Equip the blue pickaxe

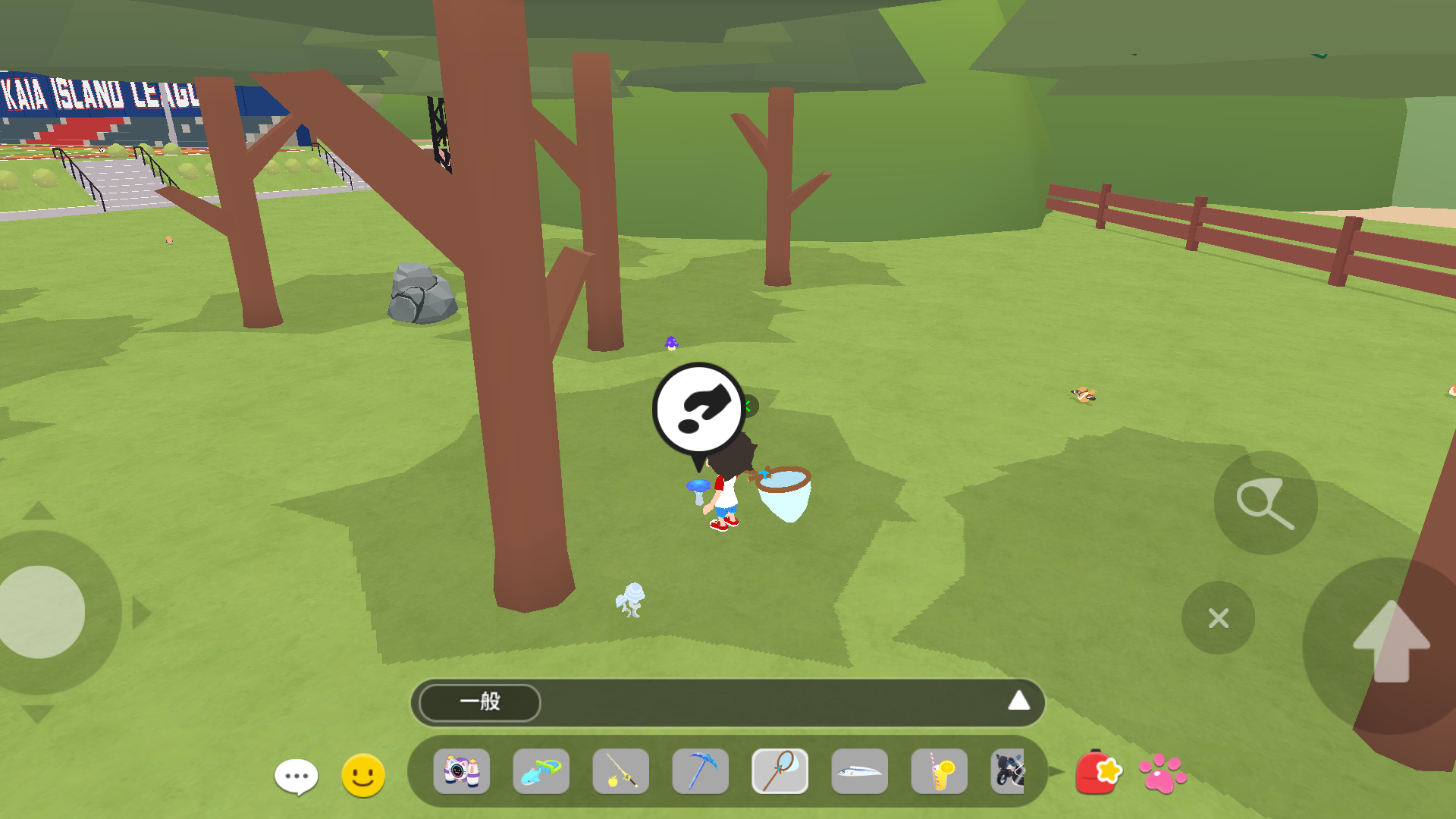(x=701, y=772)
